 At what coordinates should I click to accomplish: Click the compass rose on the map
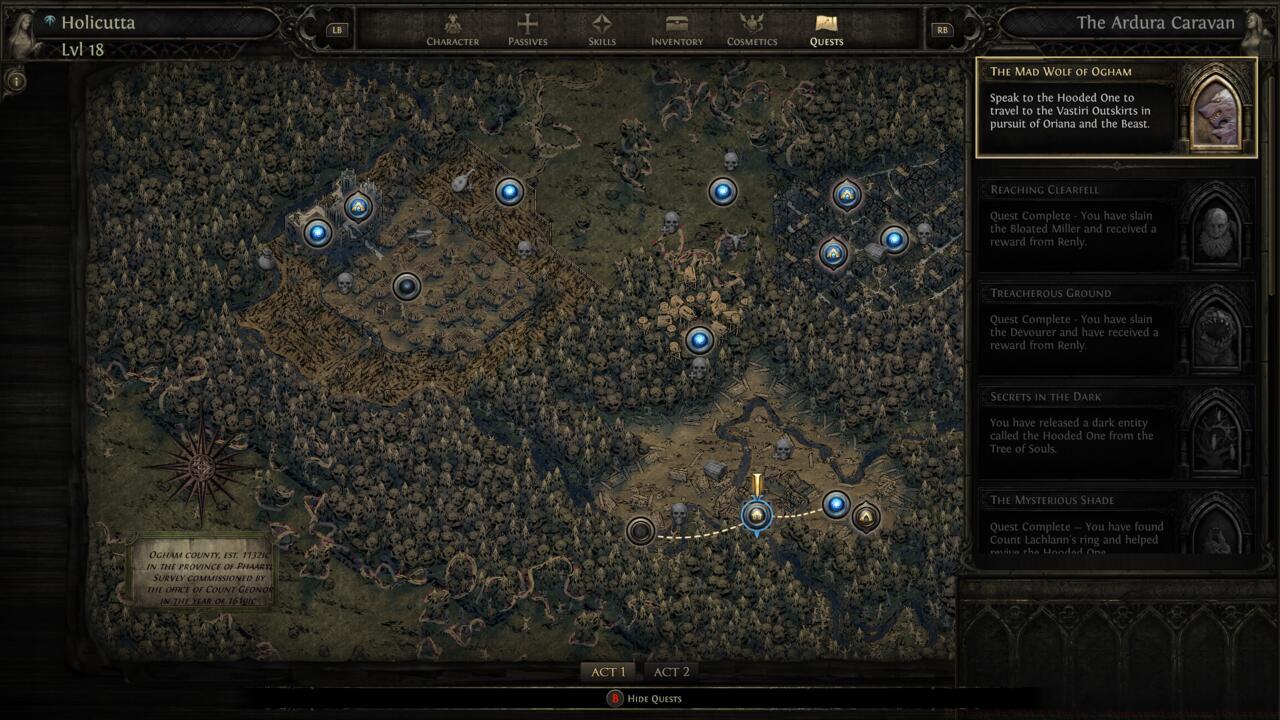click(198, 466)
